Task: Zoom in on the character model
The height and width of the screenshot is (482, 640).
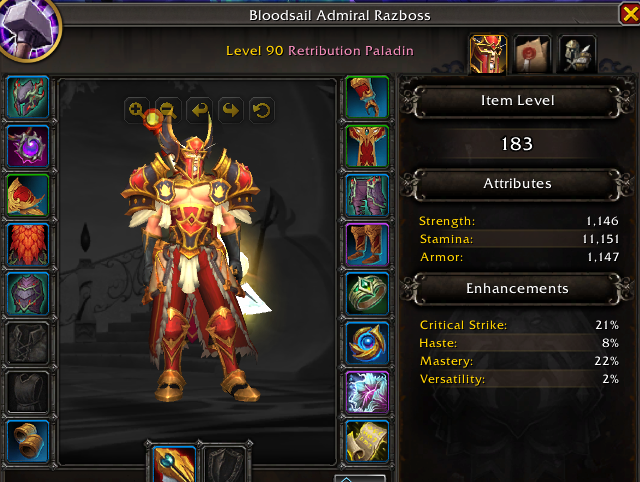Action: 136,109
